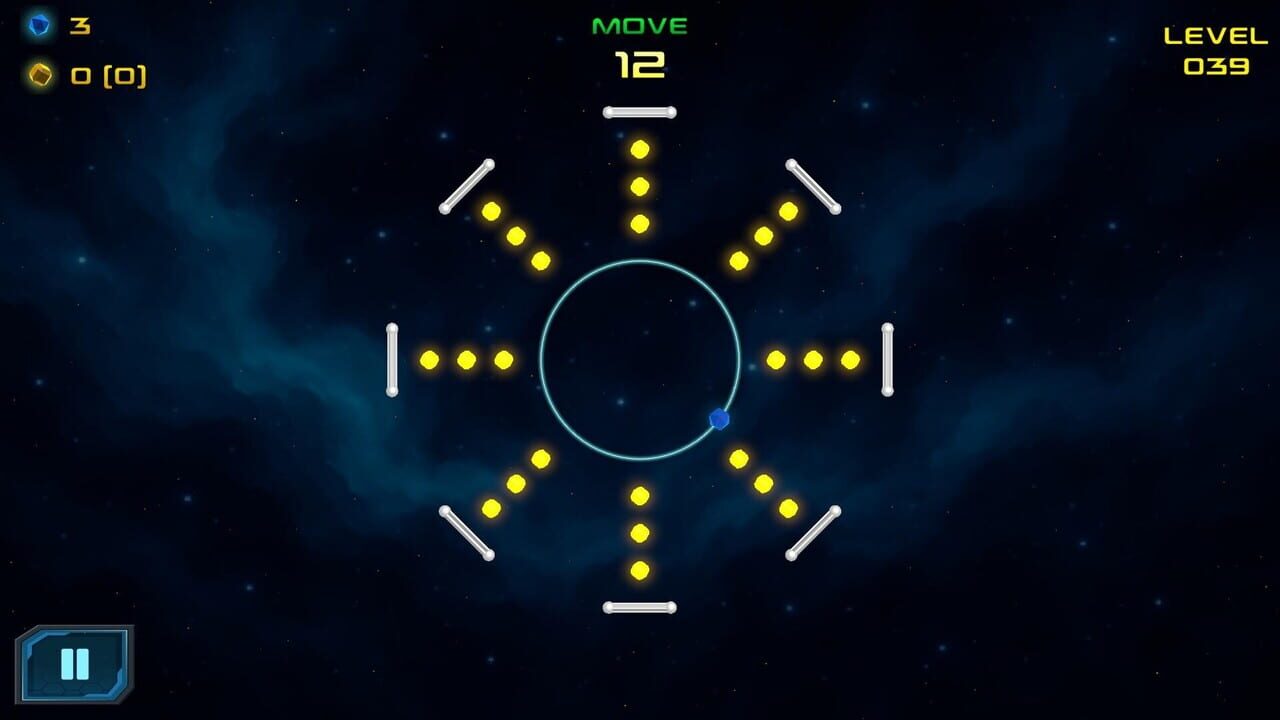
Task: Click the bottom horizontal white barrier
Action: (640, 608)
